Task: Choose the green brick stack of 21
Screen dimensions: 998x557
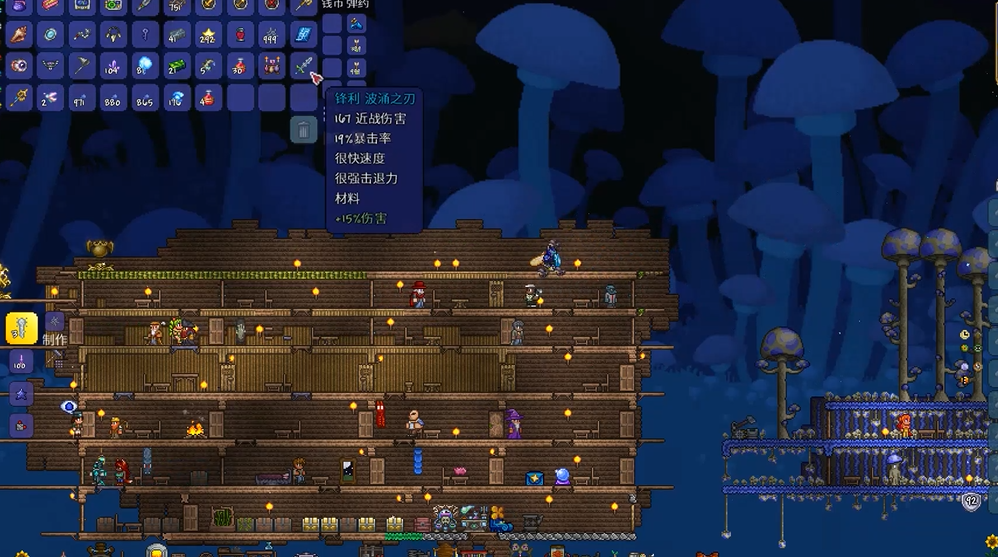Action: coord(176,66)
